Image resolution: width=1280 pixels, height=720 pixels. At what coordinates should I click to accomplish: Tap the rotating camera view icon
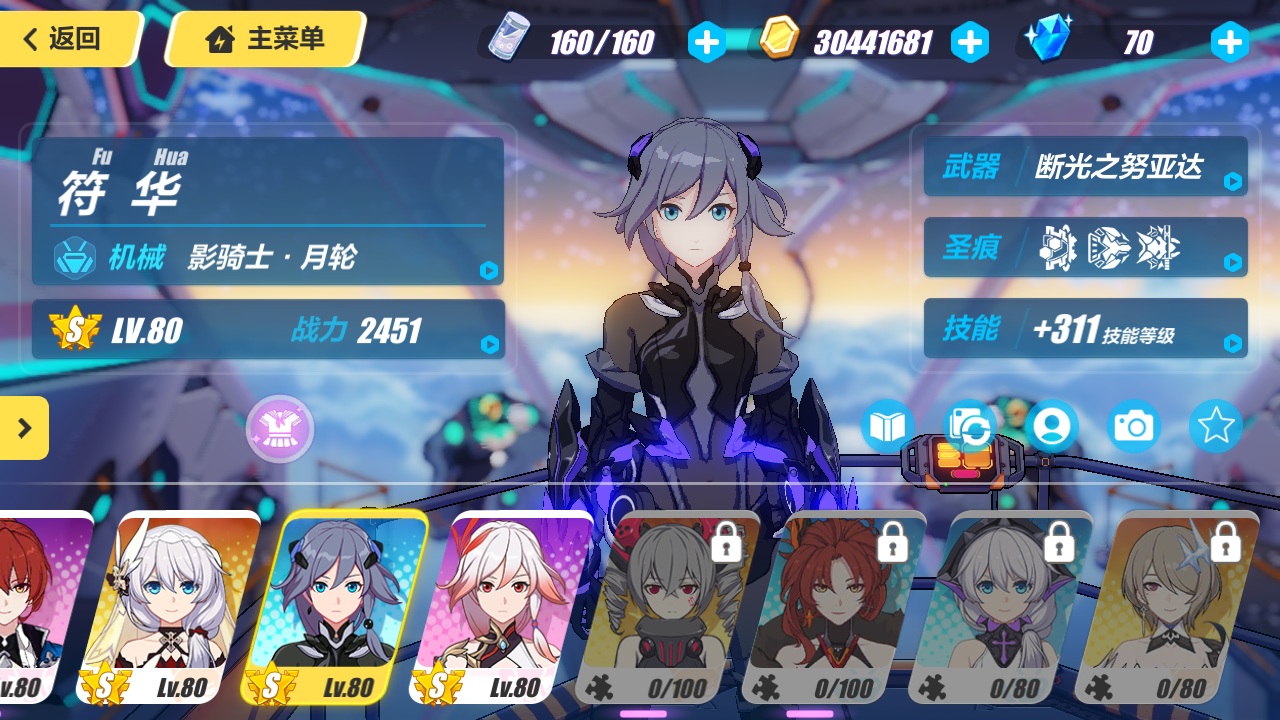970,427
